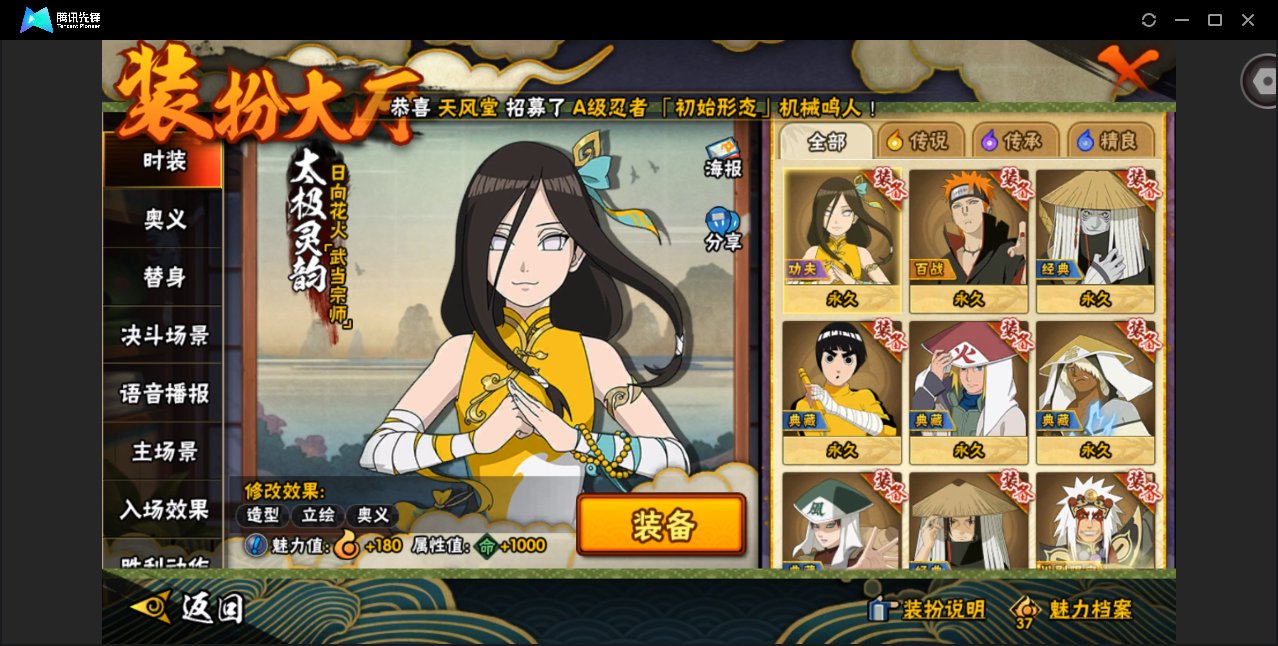View the 魅力档案 charm archive
Screen dimensions: 1278x646
click(x=1074, y=609)
